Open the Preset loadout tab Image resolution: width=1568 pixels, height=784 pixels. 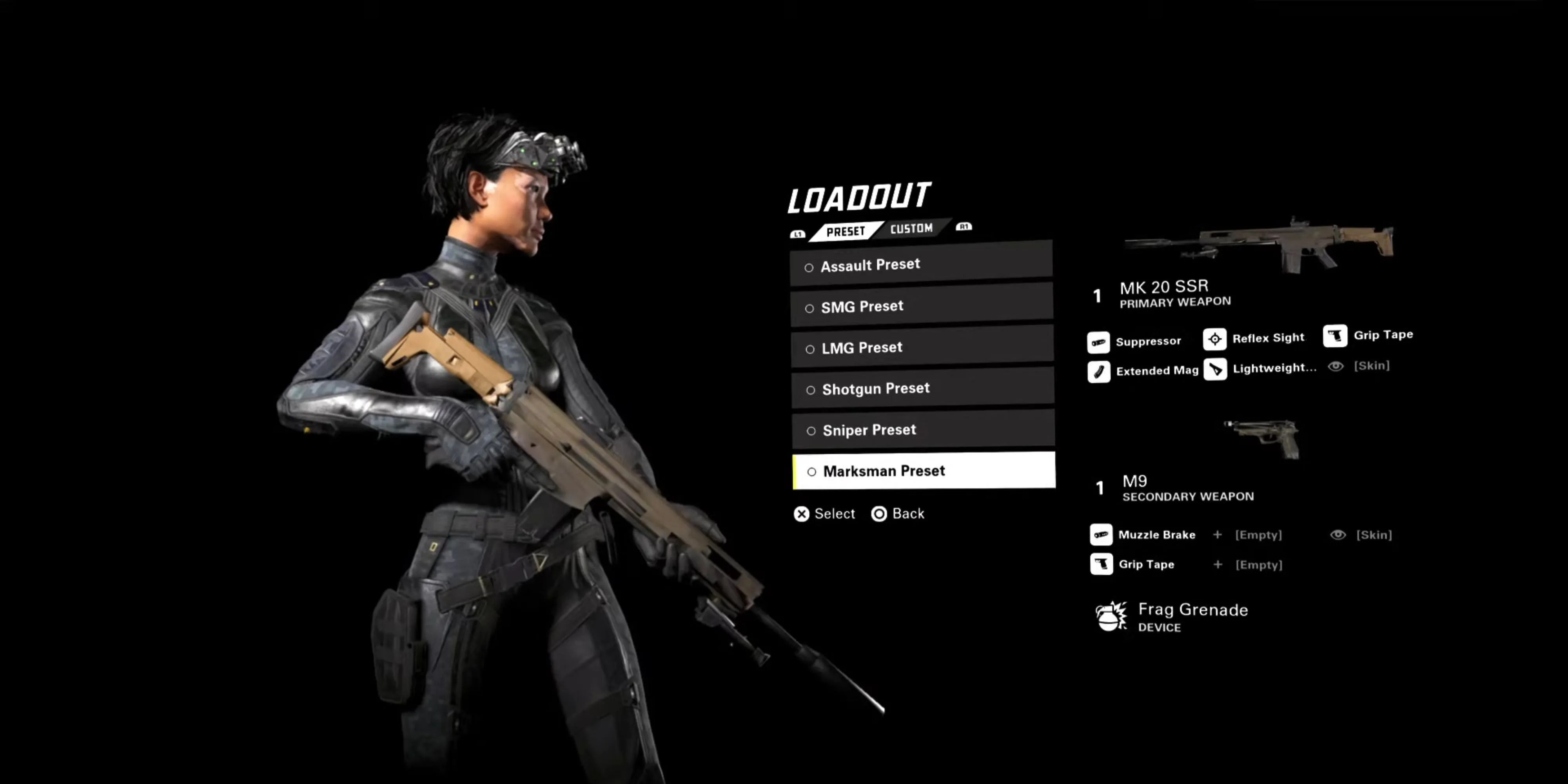point(846,231)
